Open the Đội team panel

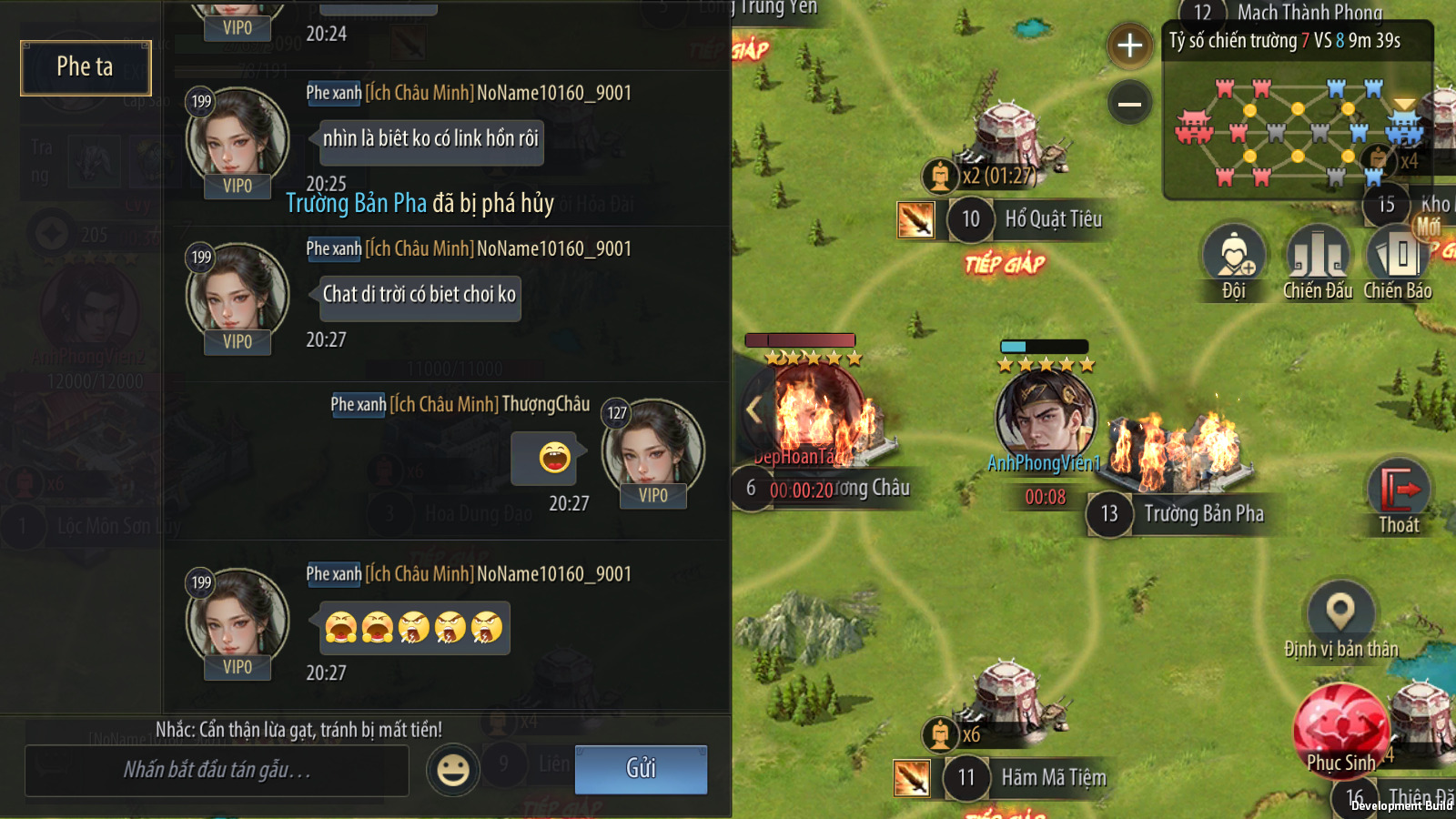point(1233,259)
